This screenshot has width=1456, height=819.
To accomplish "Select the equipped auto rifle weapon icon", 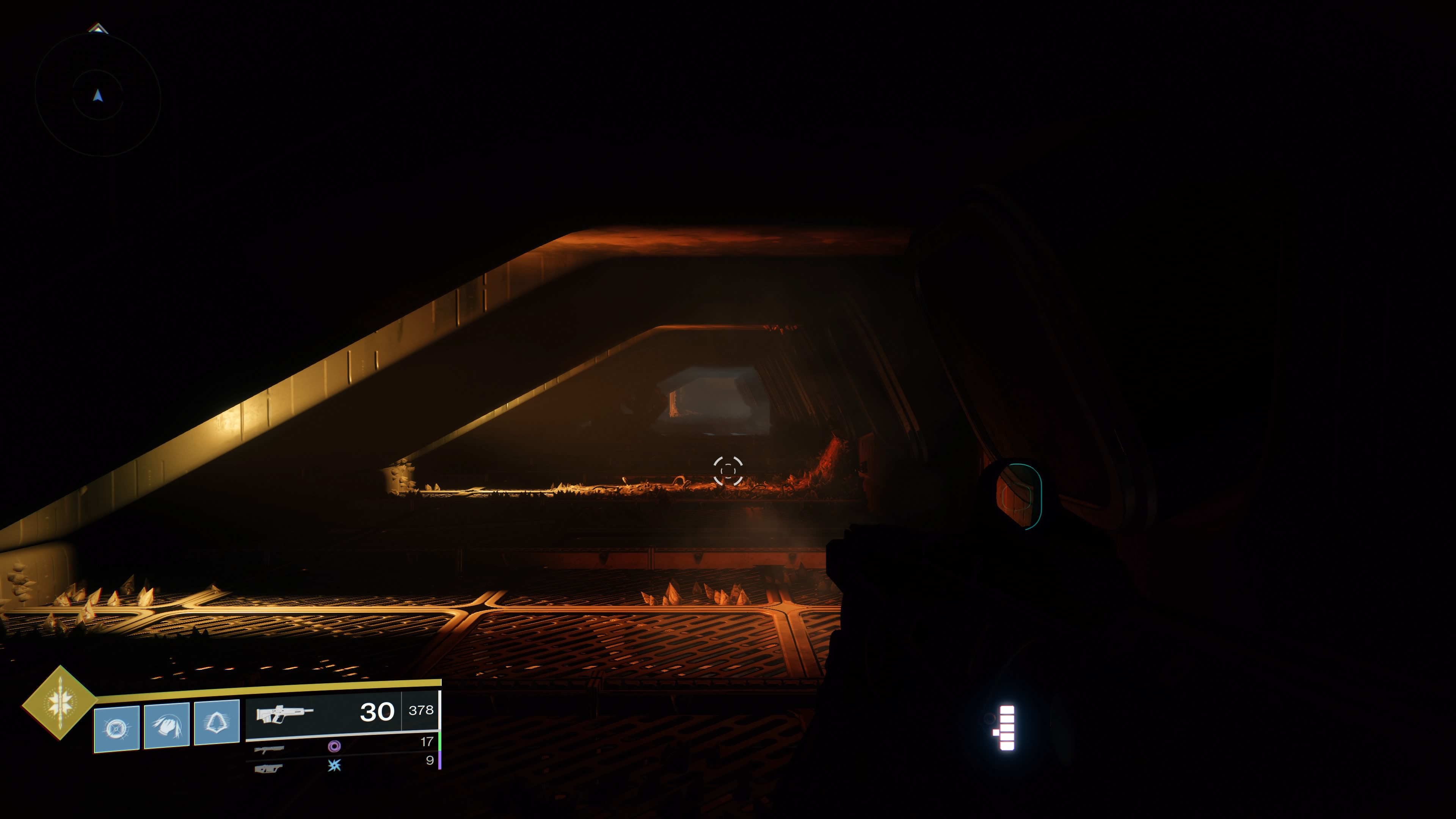I will 284,713.
